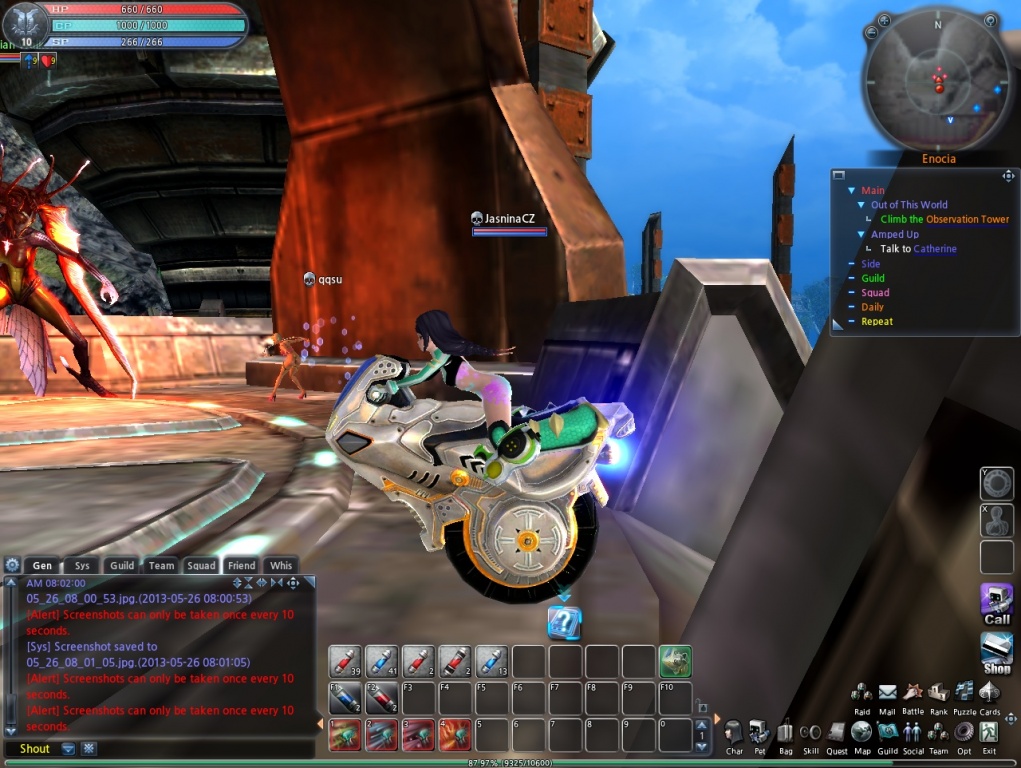Click the Call robot button

pos(996,603)
